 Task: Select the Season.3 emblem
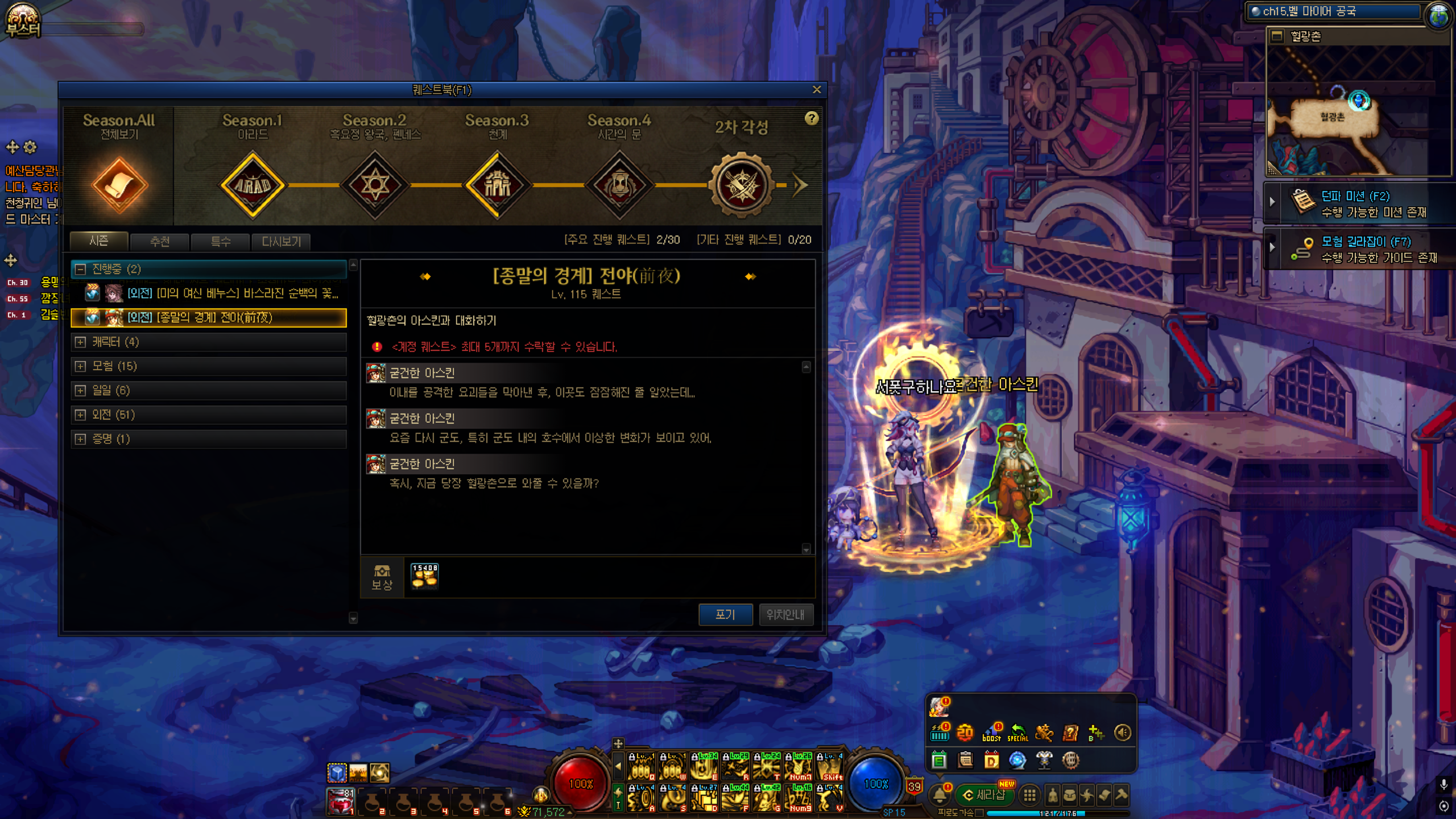click(x=498, y=185)
